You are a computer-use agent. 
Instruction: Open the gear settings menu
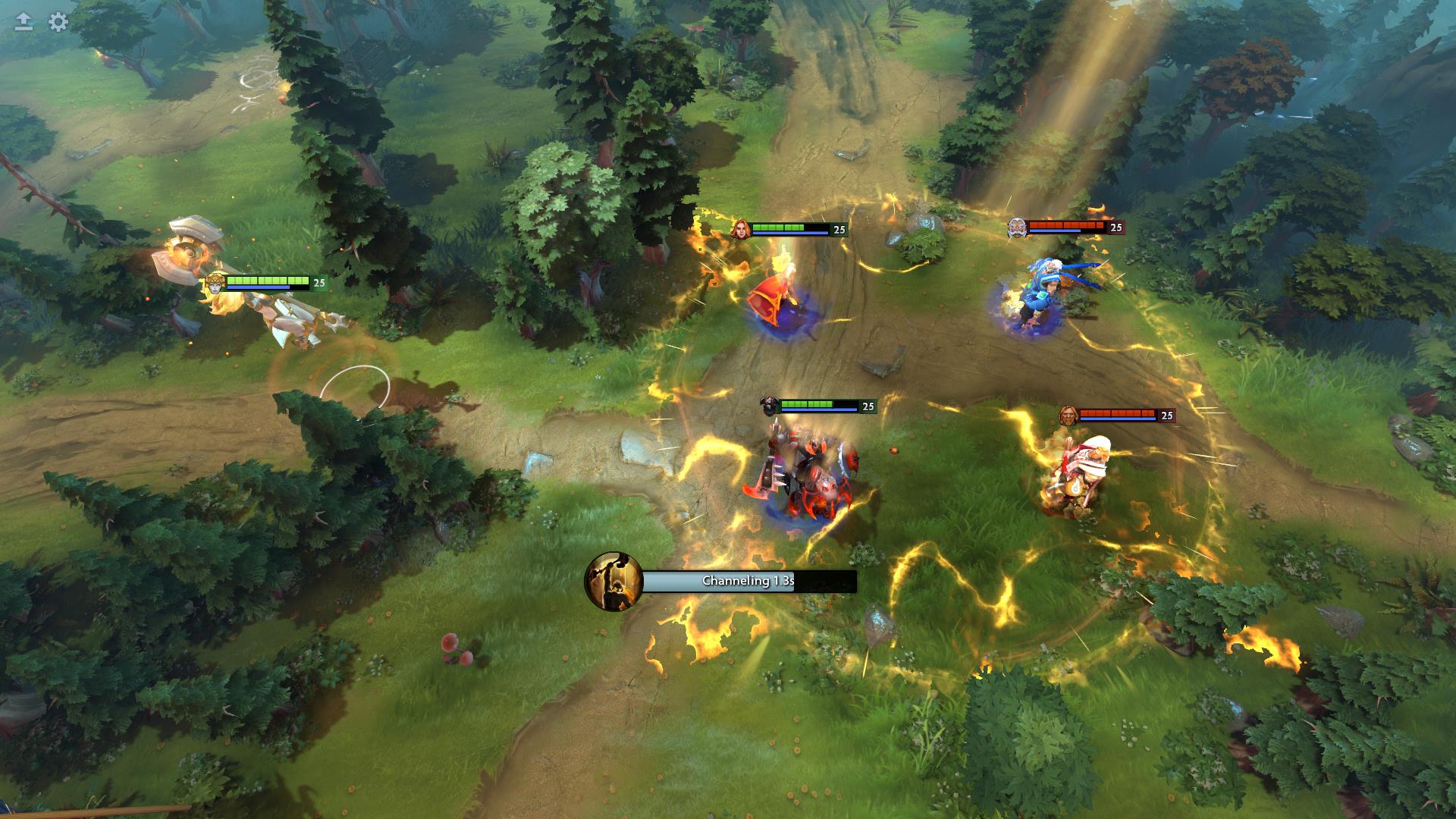58,22
